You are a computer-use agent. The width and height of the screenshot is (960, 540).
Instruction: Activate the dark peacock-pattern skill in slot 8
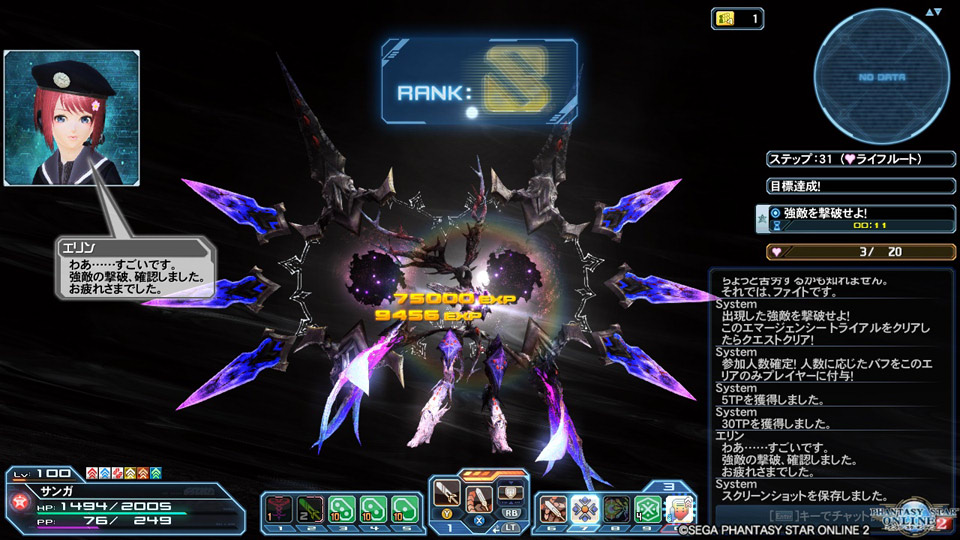coord(616,509)
